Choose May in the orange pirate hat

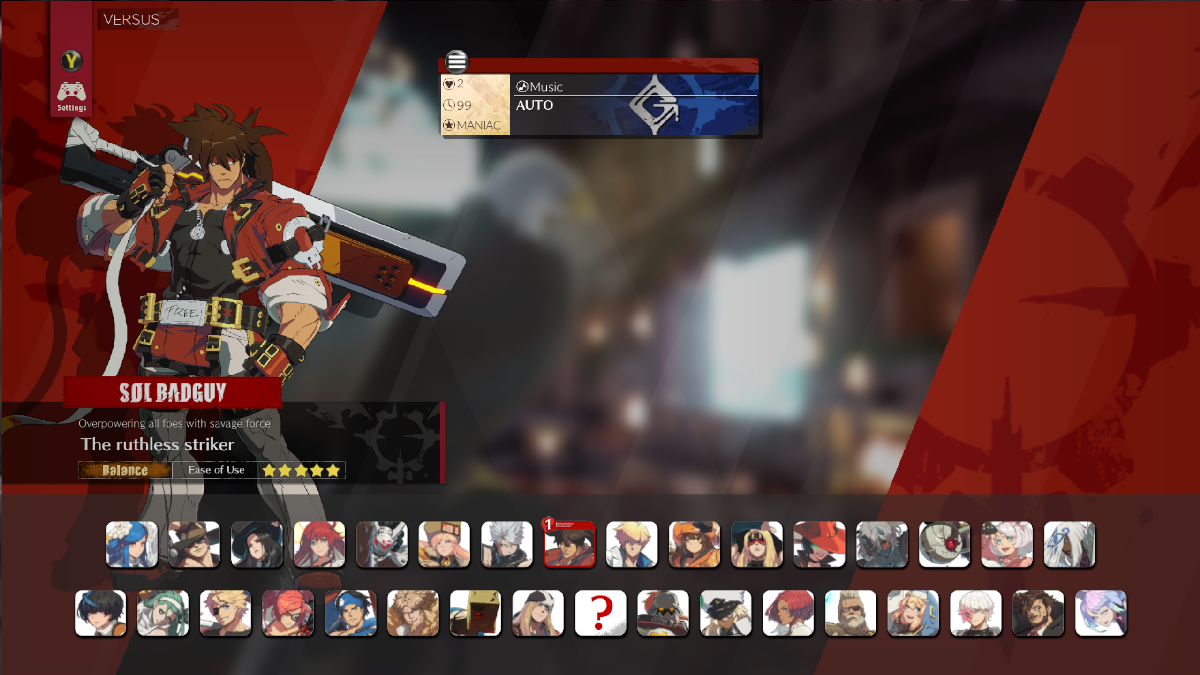694,545
